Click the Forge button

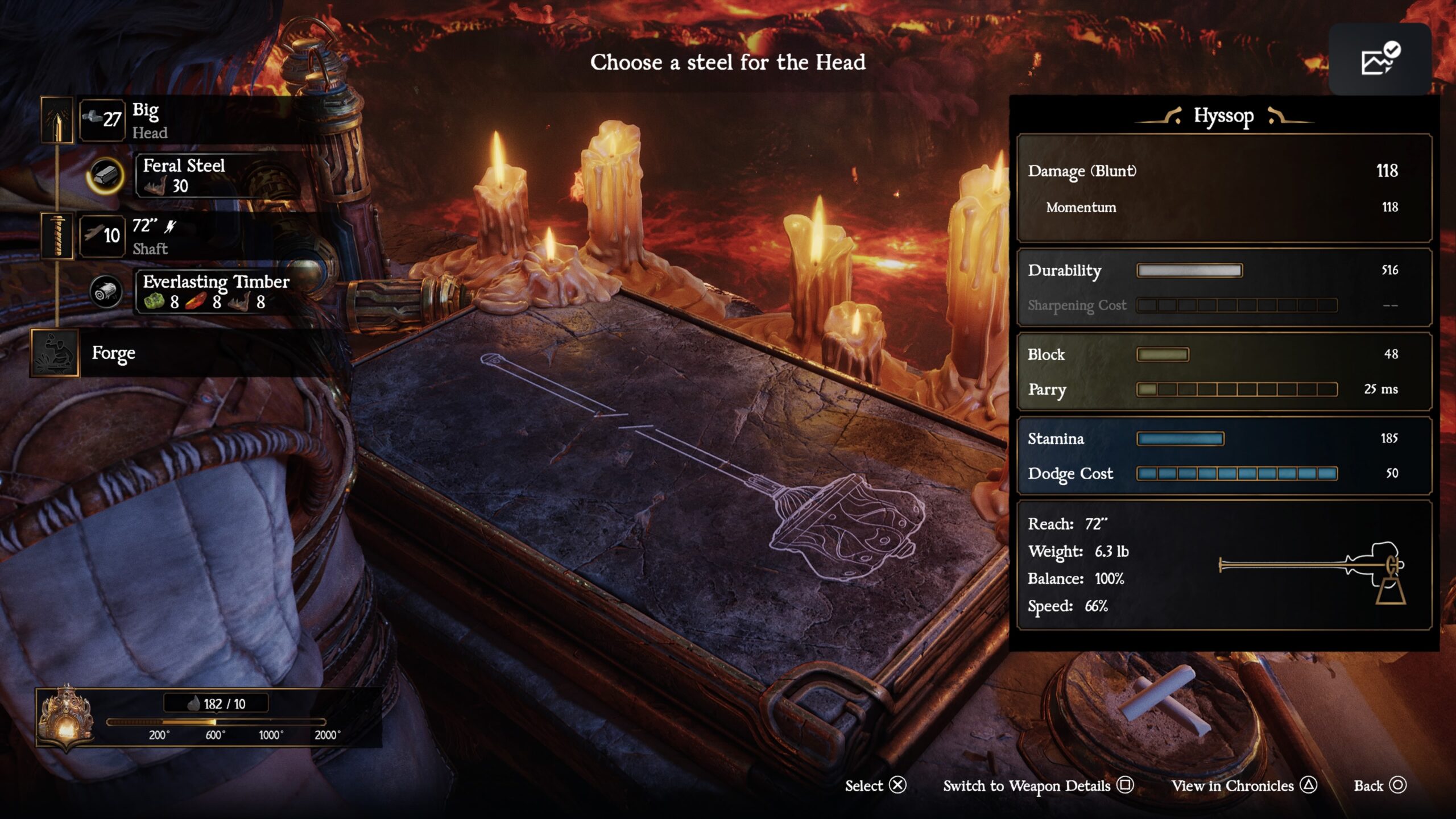click(114, 353)
